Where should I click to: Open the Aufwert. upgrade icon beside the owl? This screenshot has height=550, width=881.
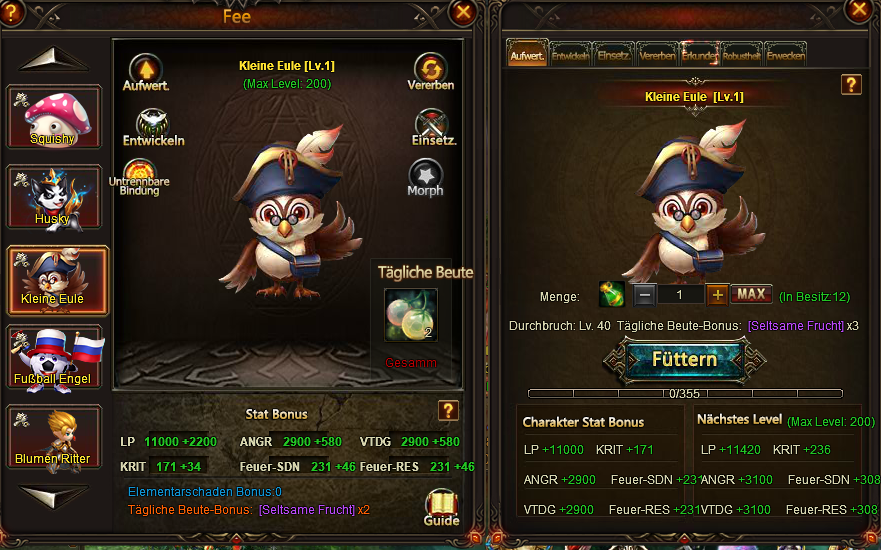(146, 70)
